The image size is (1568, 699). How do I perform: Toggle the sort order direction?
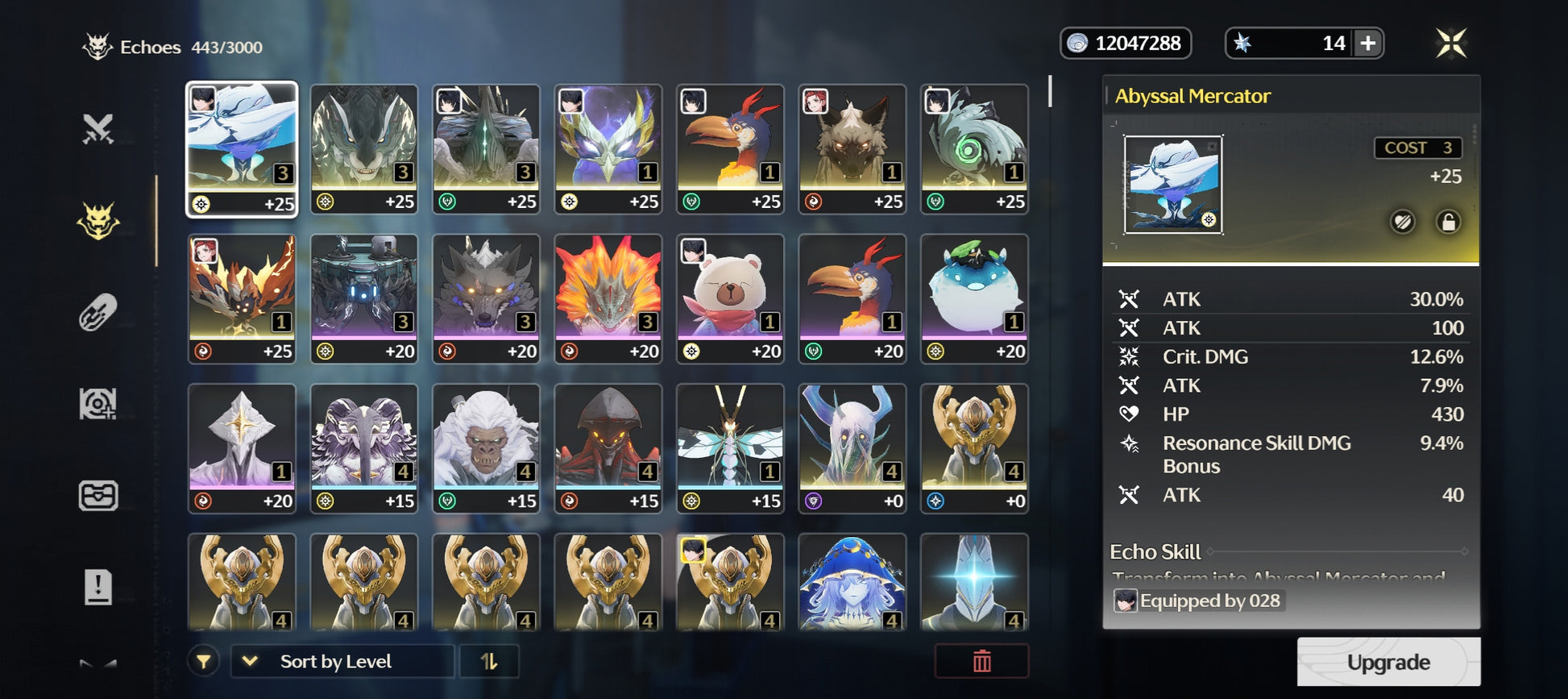point(489,662)
